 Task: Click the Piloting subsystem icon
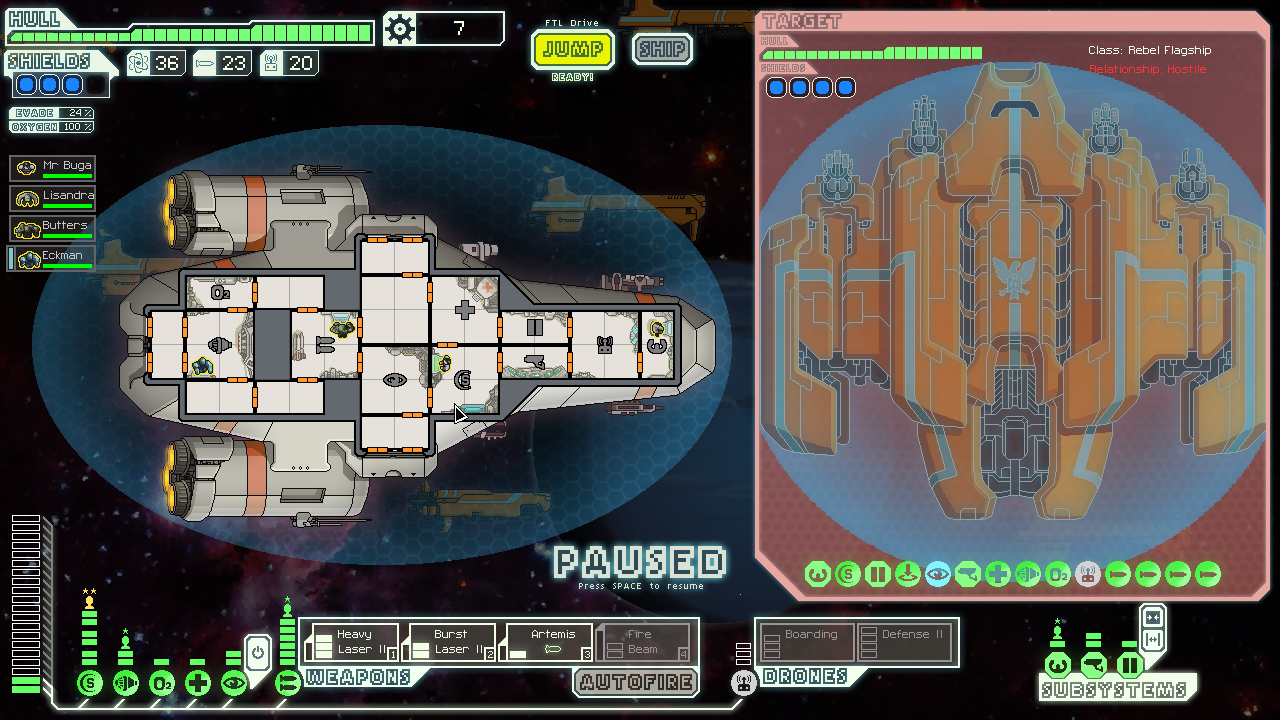pyautogui.click(x=1058, y=664)
